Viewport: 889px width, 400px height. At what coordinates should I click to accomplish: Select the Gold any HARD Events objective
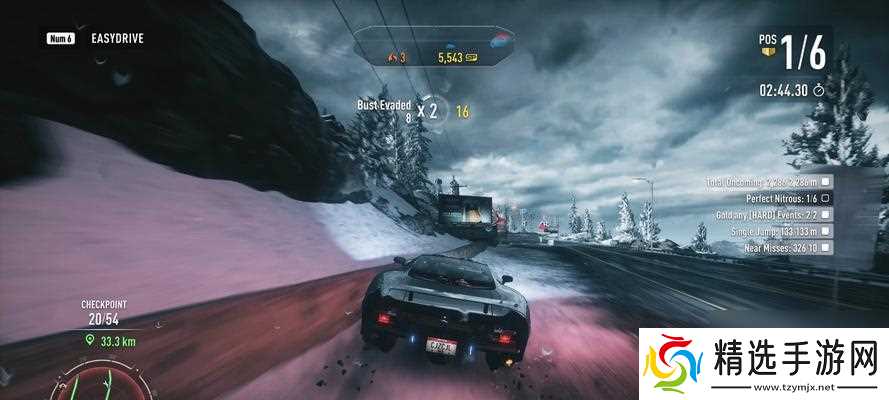[x=766, y=214]
